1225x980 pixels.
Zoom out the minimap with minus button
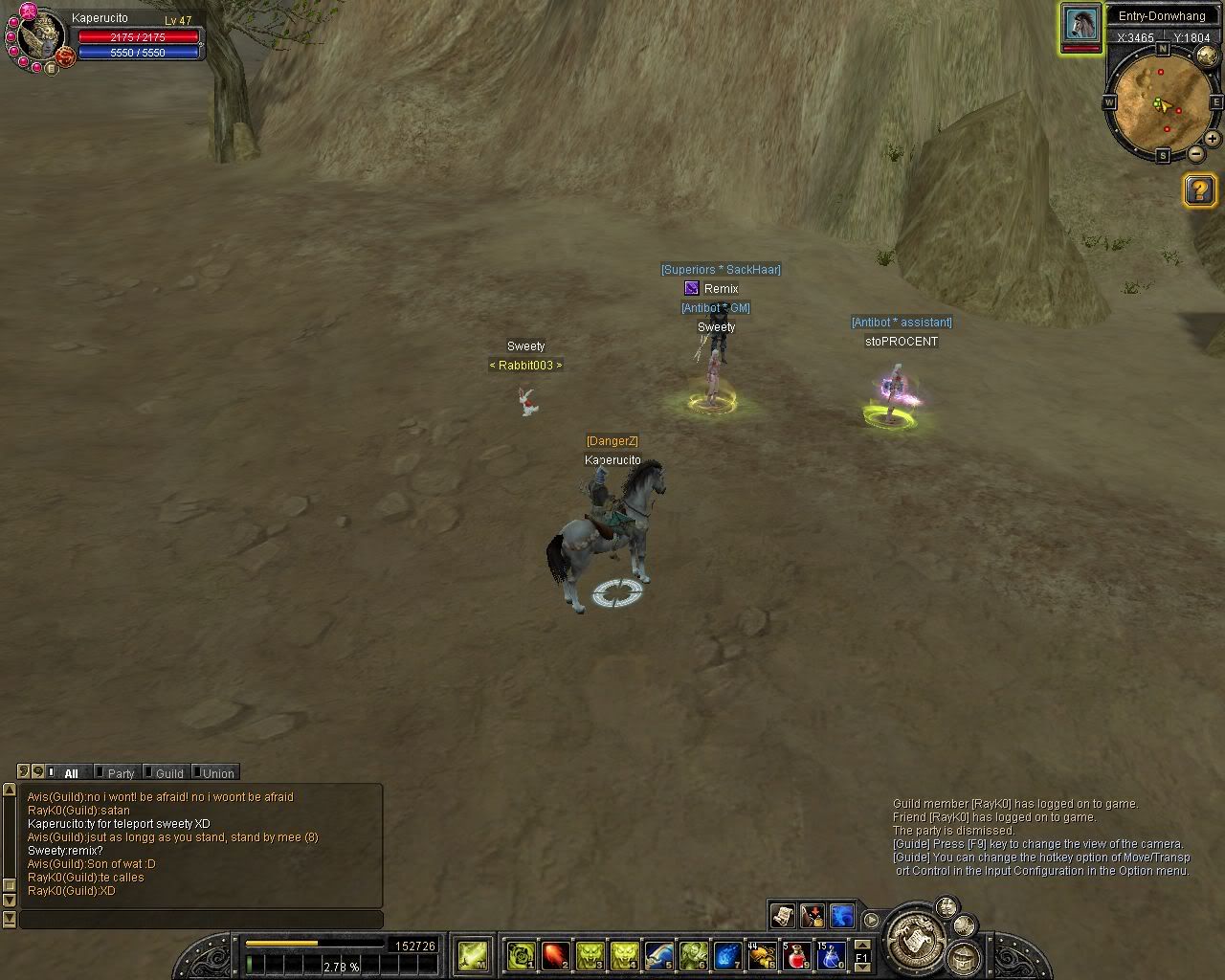[1196, 153]
